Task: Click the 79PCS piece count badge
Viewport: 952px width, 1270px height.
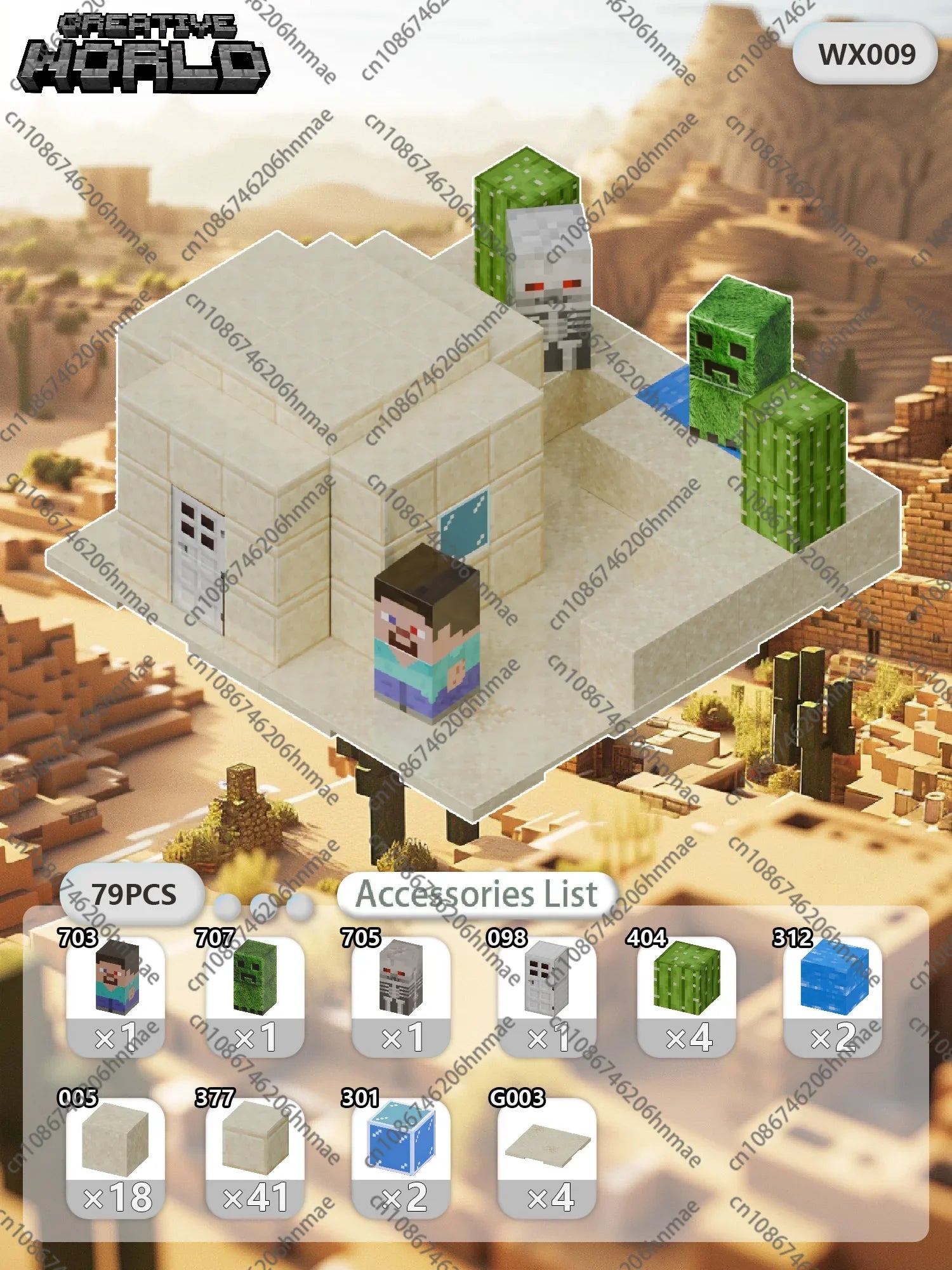Action: point(133,894)
